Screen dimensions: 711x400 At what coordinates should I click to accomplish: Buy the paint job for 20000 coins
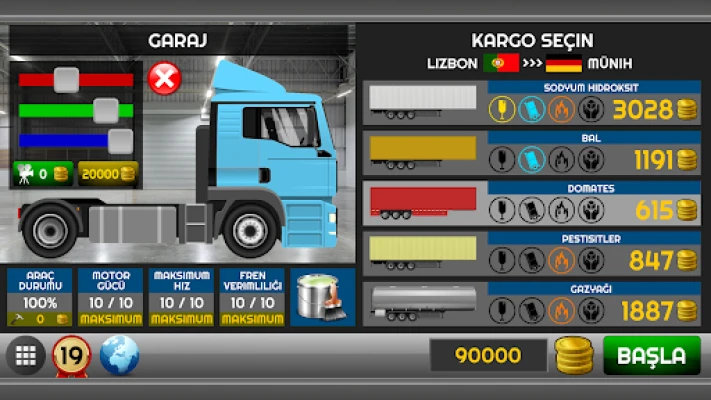108,174
